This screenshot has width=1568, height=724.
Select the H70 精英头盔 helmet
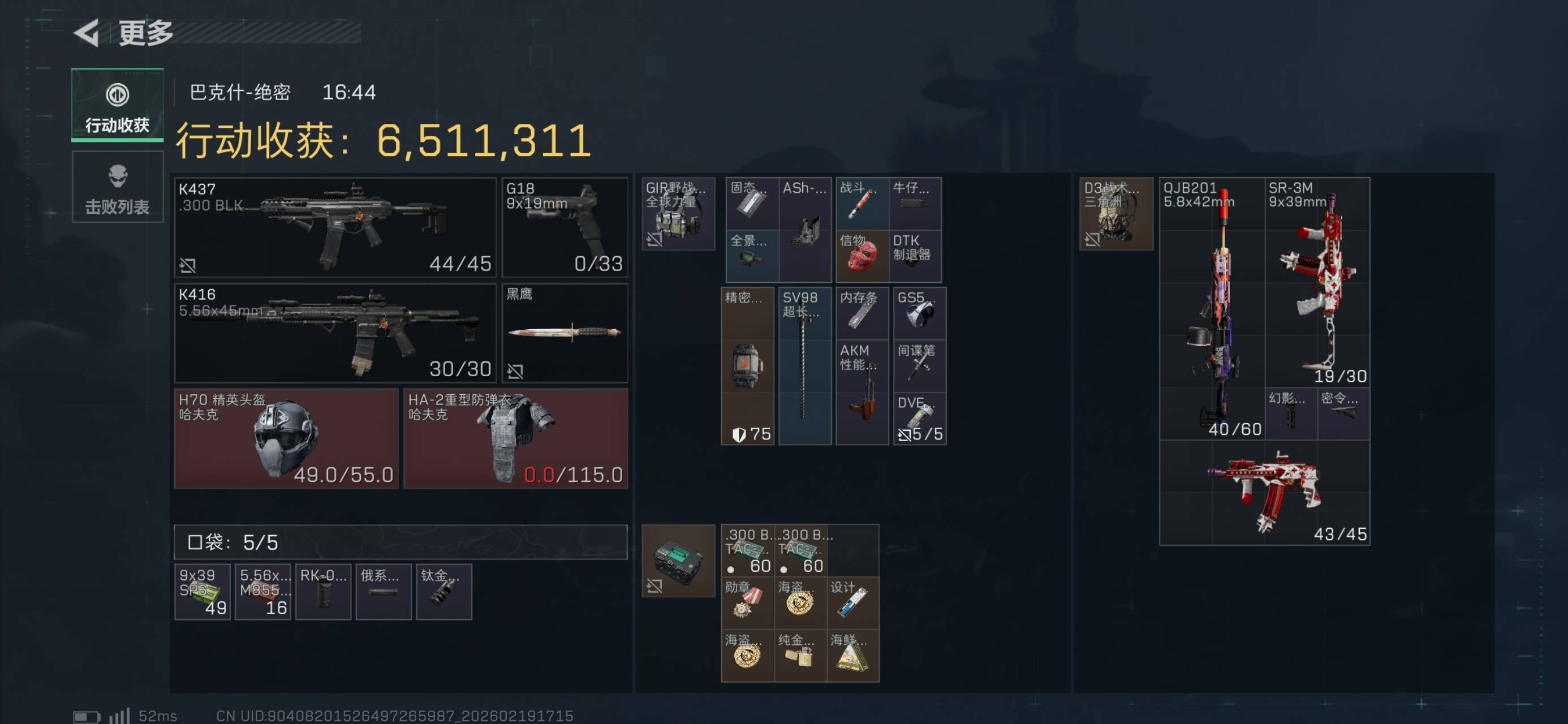[x=286, y=438]
